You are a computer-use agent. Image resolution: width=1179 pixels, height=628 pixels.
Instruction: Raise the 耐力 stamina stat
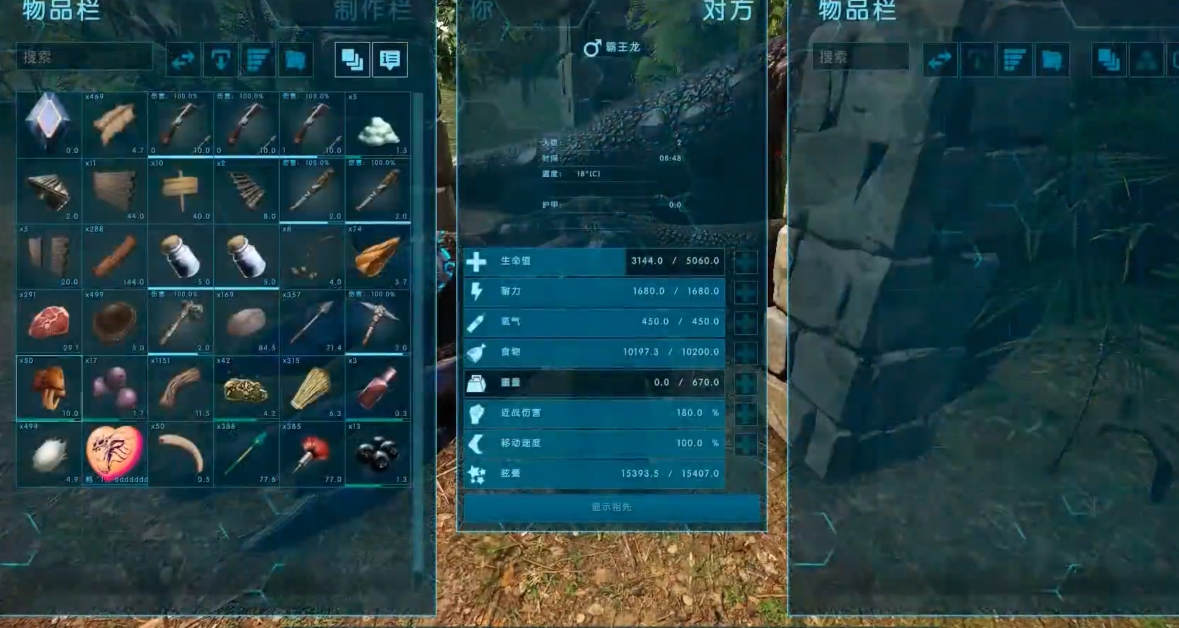tap(746, 293)
